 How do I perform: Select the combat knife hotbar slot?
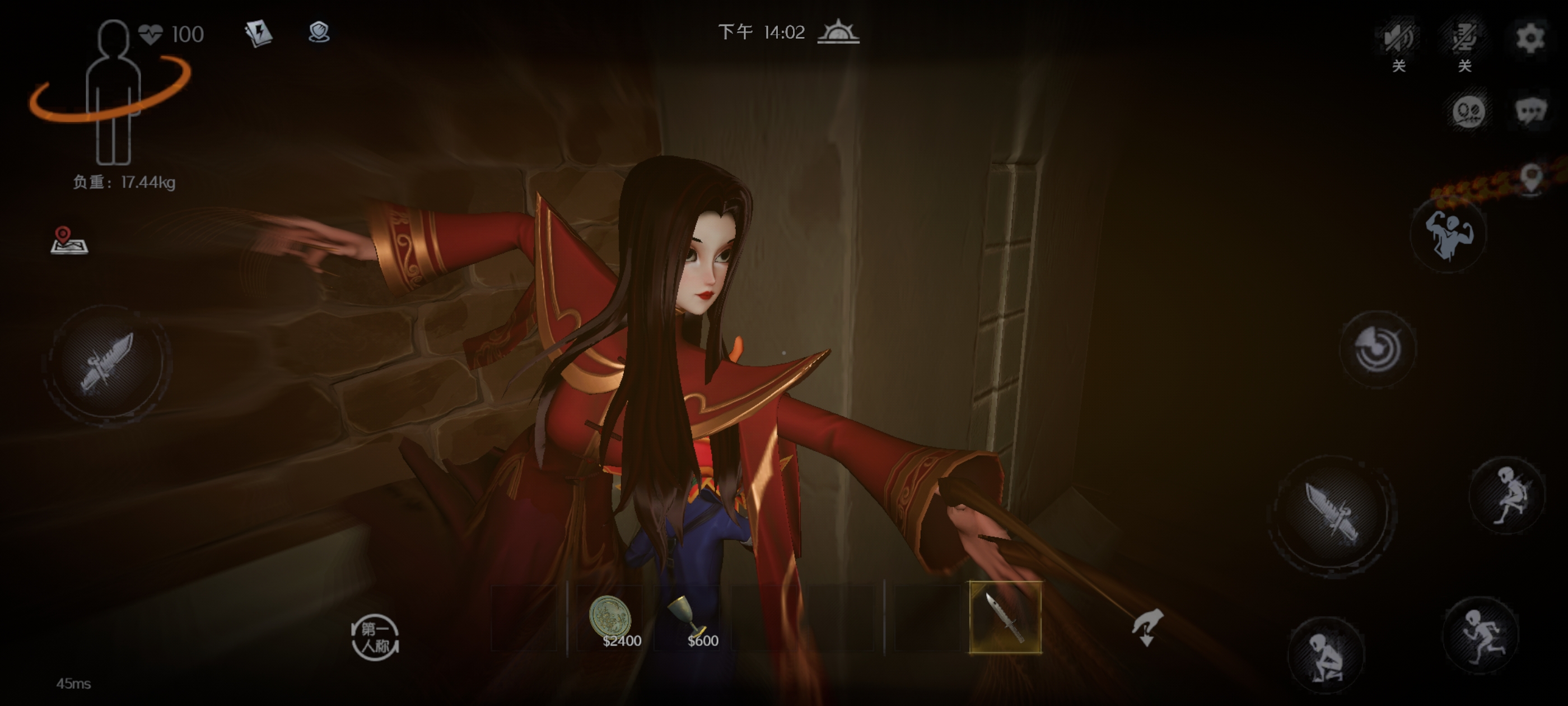point(1005,617)
